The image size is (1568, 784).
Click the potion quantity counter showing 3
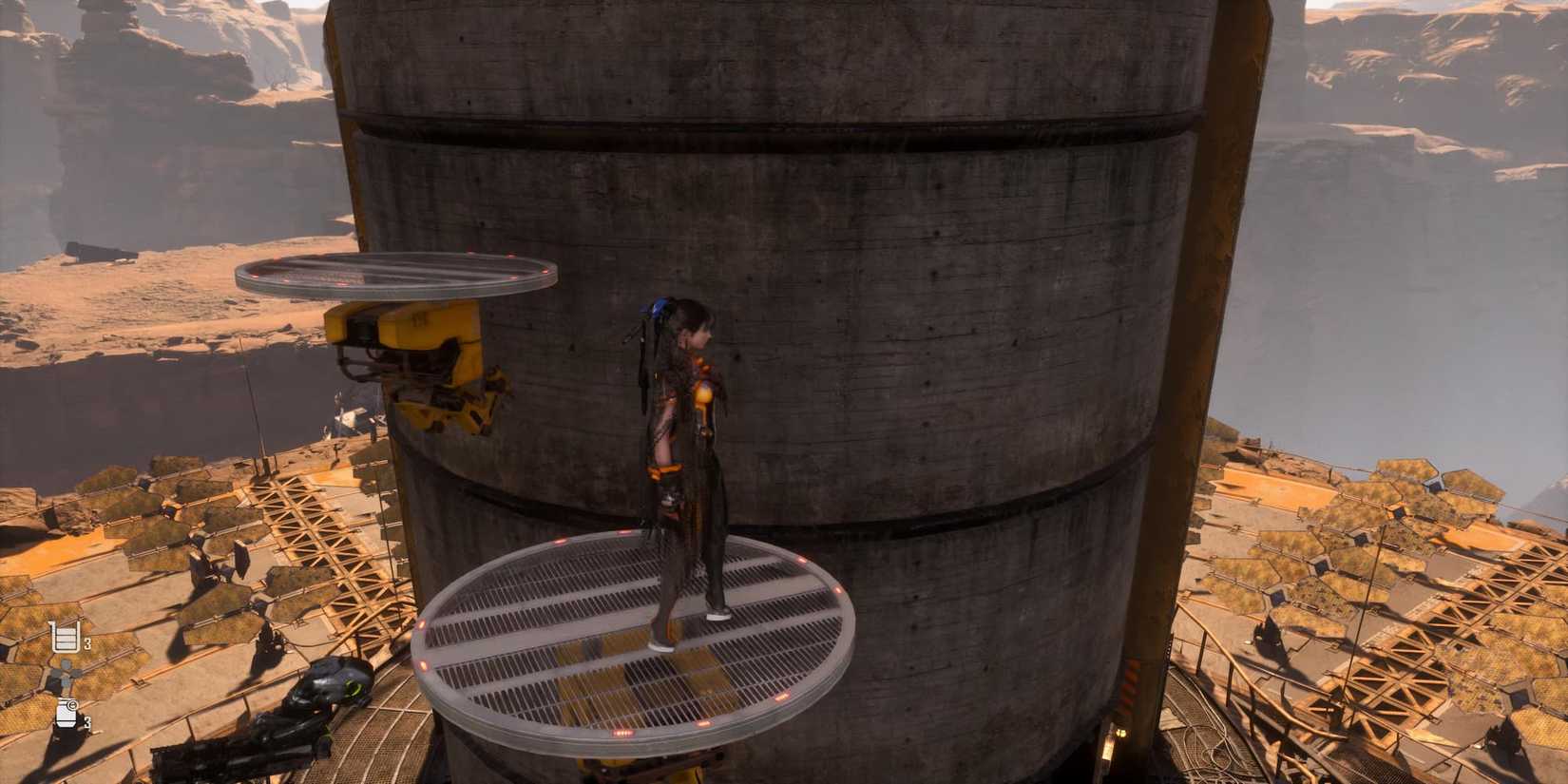pyautogui.click(x=87, y=643)
